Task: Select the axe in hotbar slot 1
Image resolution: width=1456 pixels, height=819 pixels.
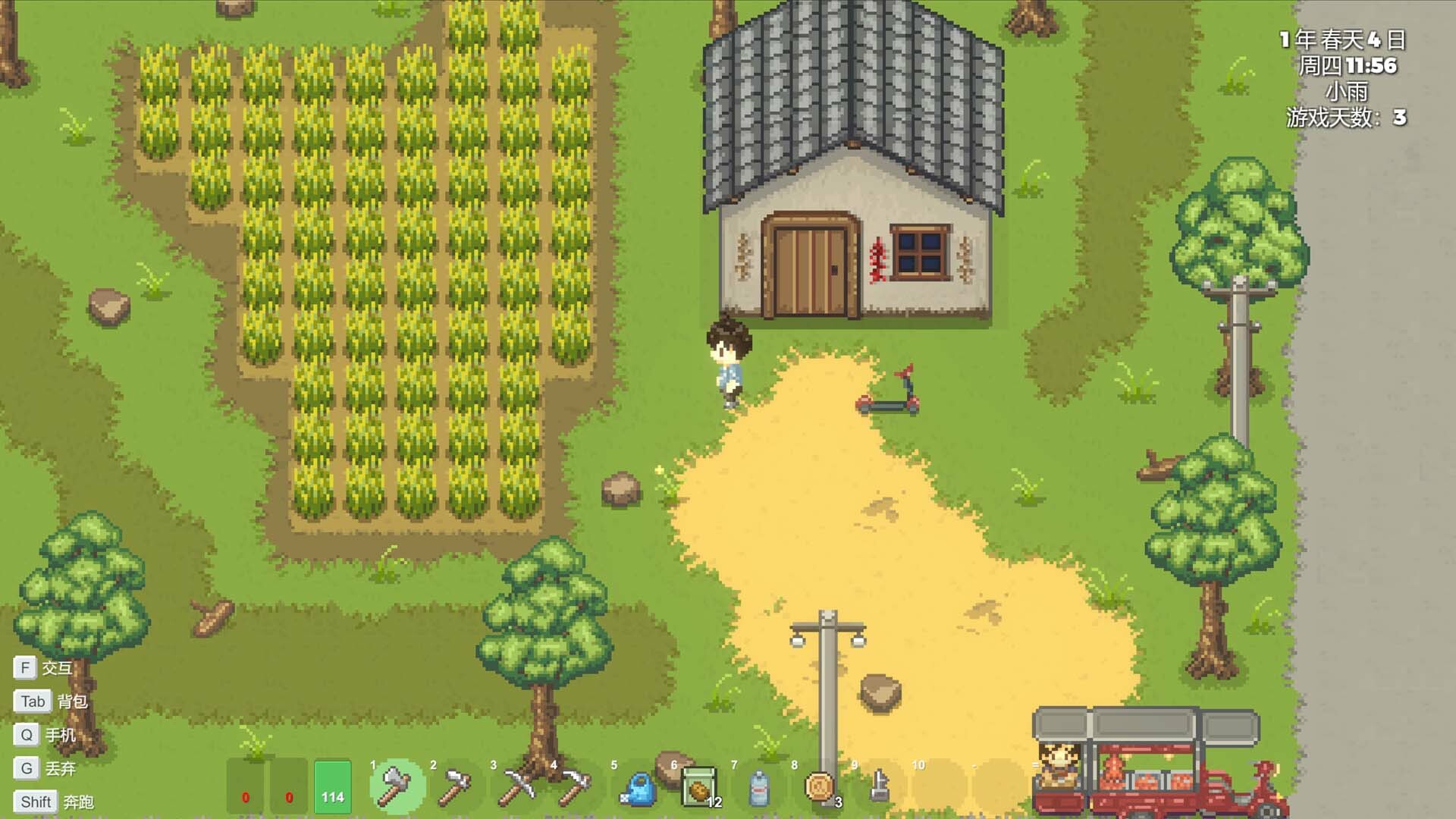Action: pyautogui.click(x=395, y=789)
